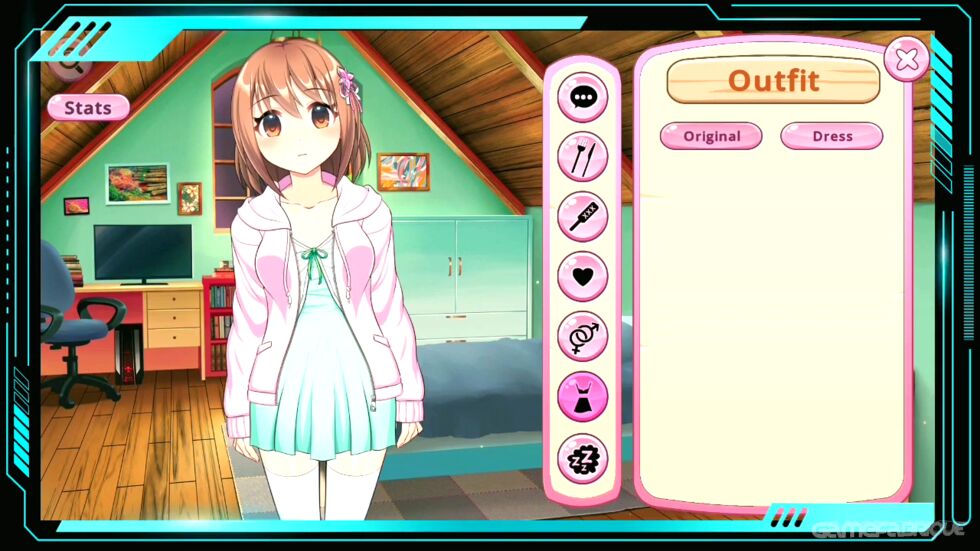The height and width of the screenshot is (551, 980).
Task: Select the Dress outfit
Action: (x=831, y=136)
